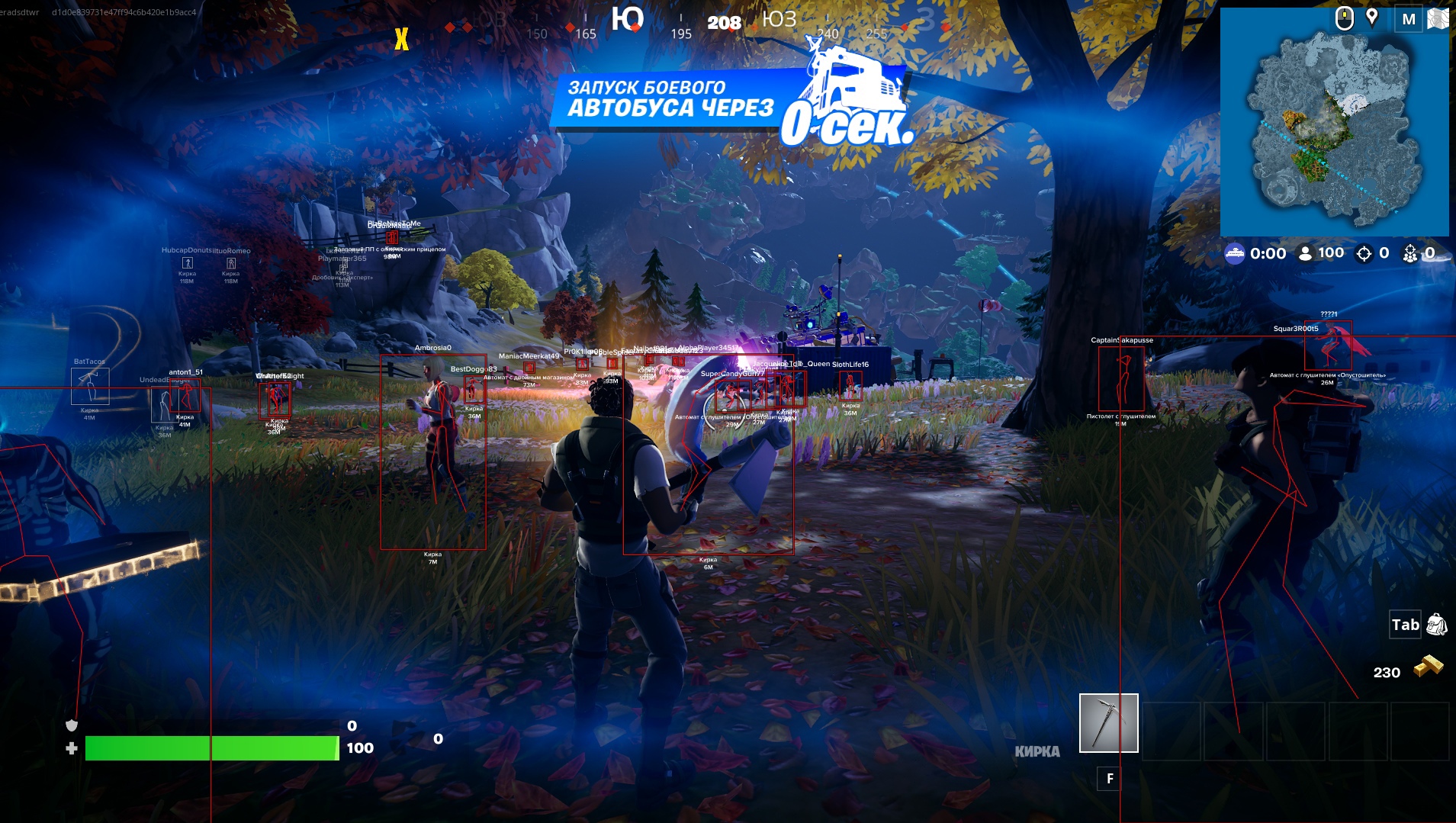Open the backpack inventory icon
This screenshot has height=823, width=1456.
coord(1436,625)
